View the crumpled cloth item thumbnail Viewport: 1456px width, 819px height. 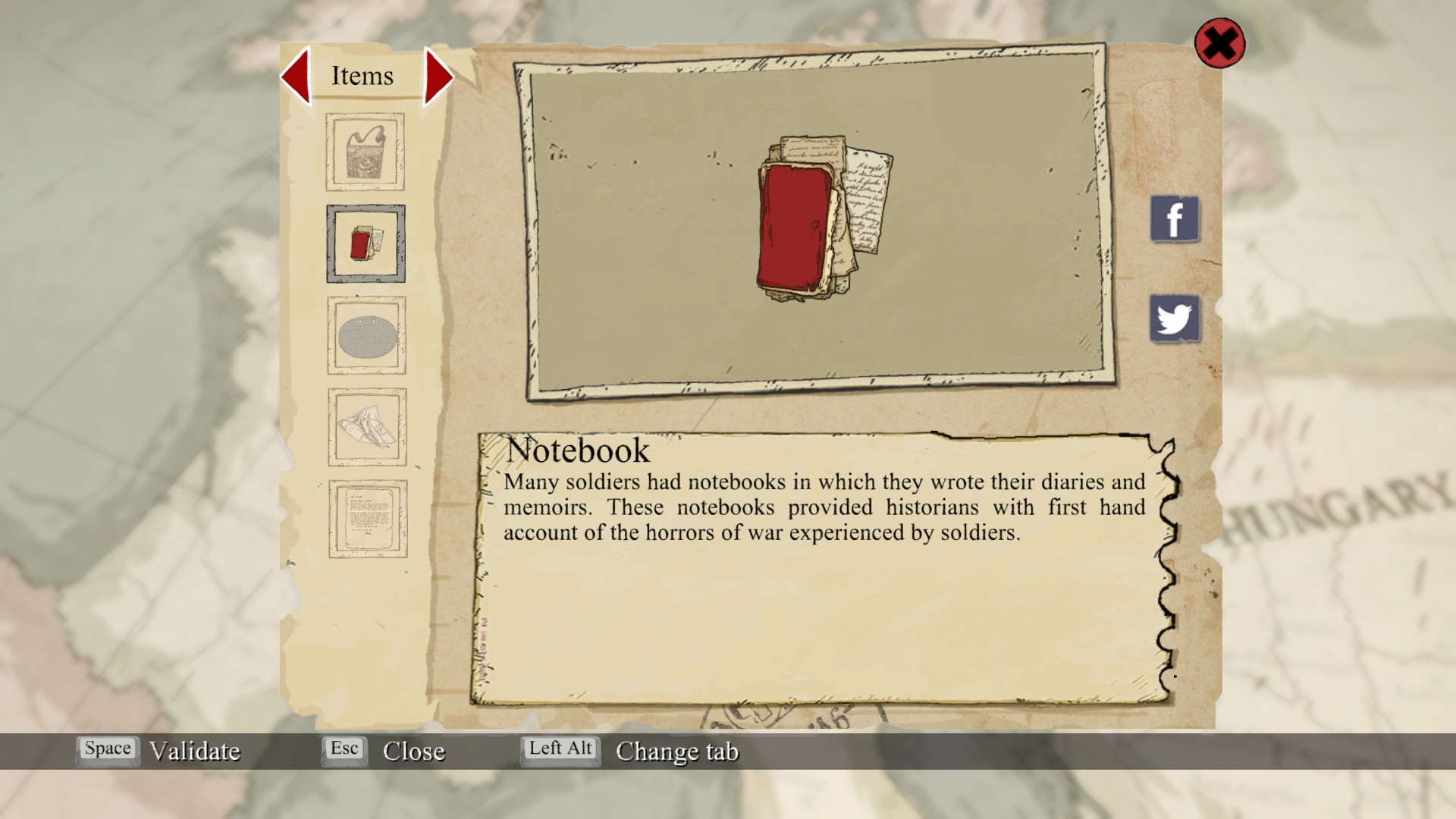(x=367, y=427)
